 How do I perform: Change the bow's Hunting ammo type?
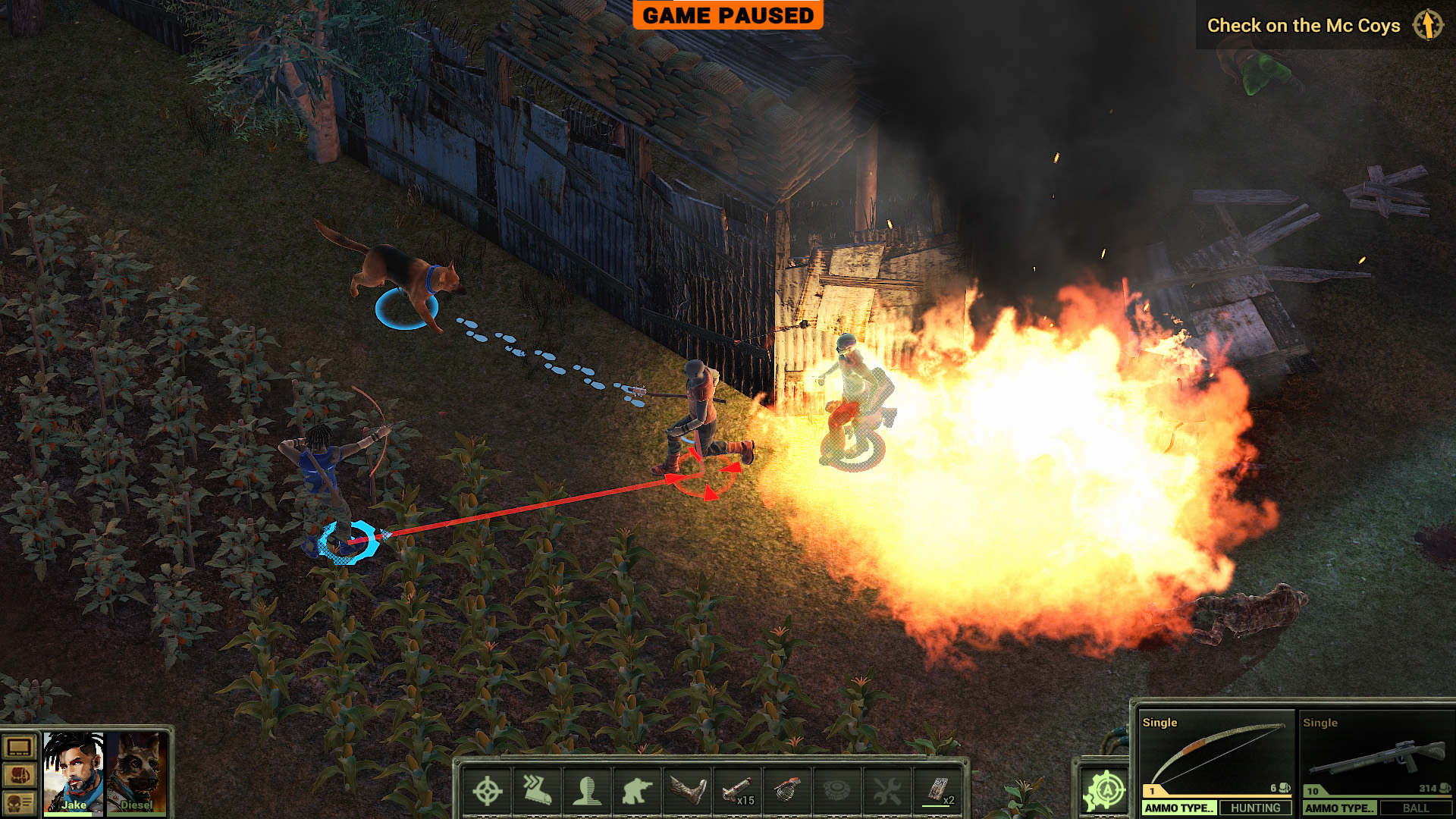click(1255, 808)
